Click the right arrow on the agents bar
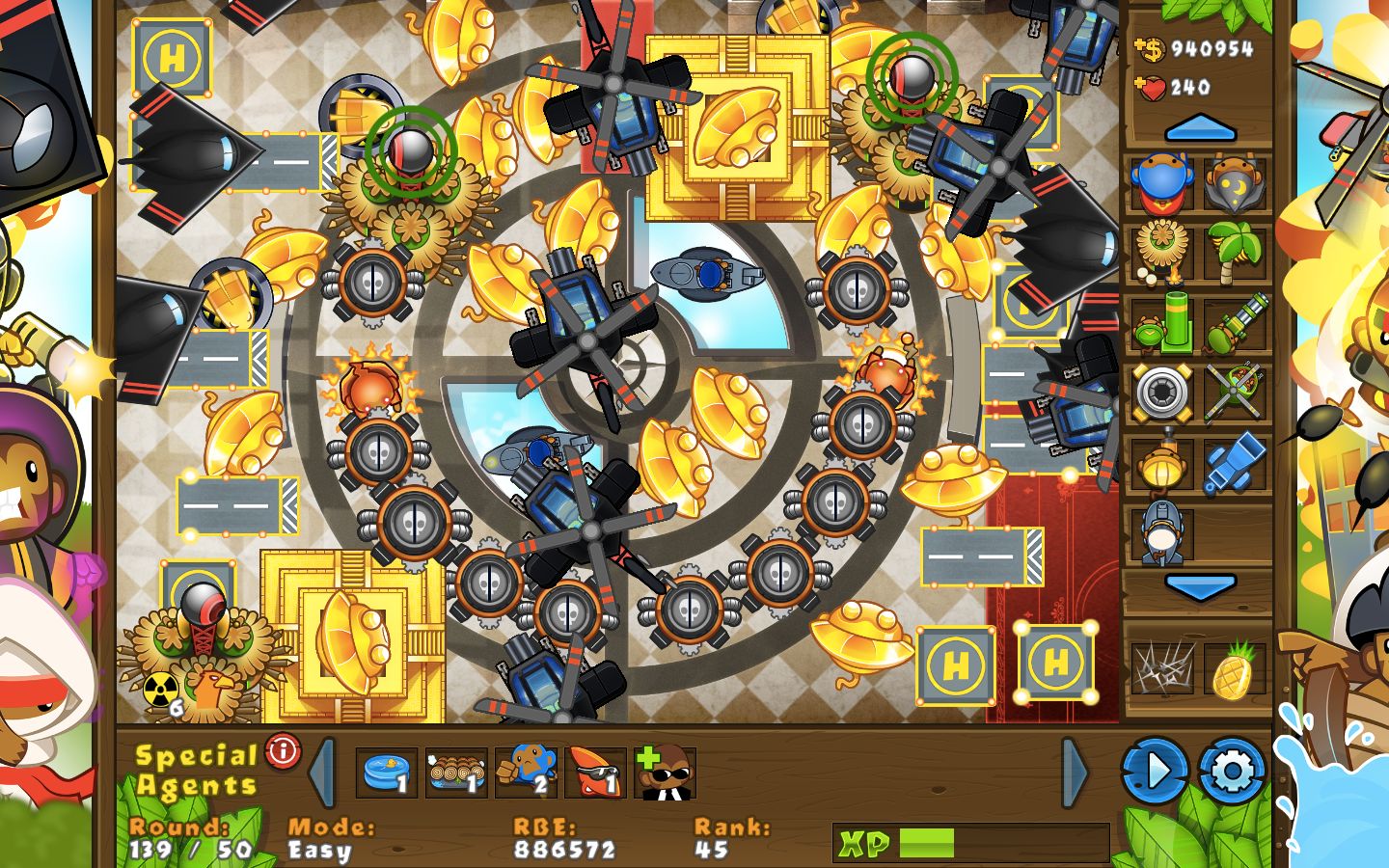This screenshot has width=1389, height=868. point(1071,772)
